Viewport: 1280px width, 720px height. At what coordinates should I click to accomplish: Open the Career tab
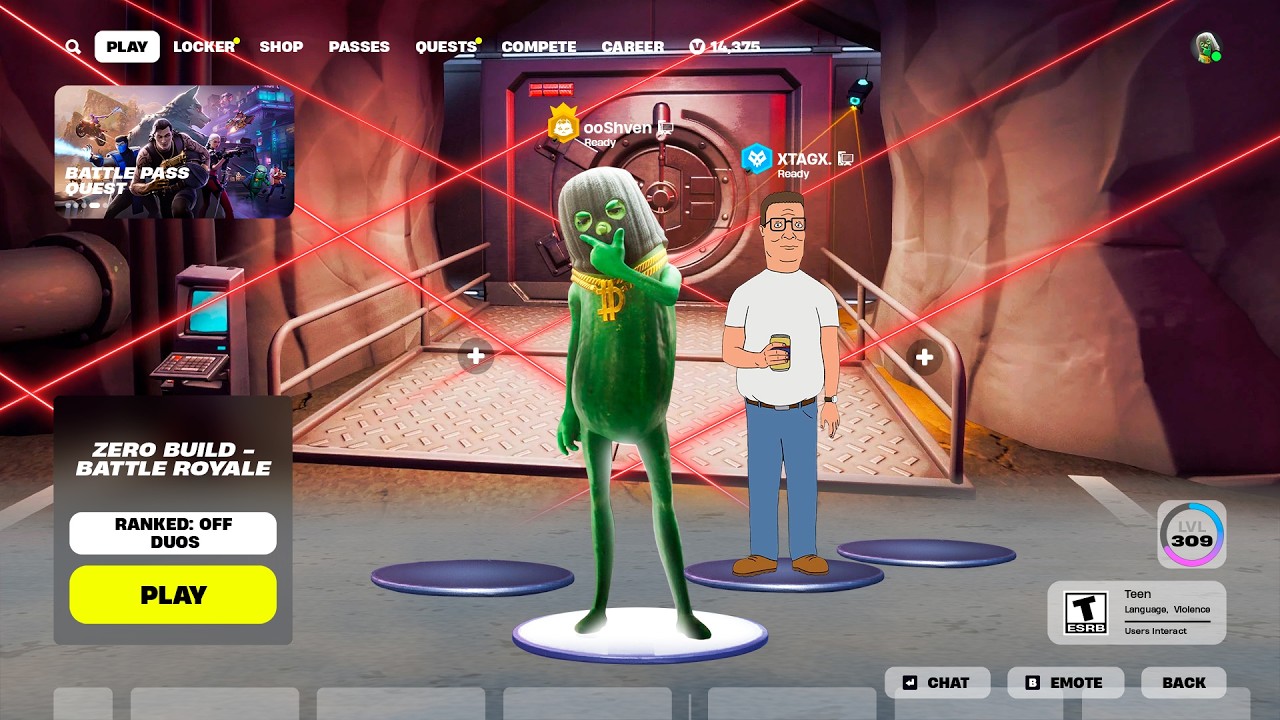pyautogui.click(x=632, y=47)
